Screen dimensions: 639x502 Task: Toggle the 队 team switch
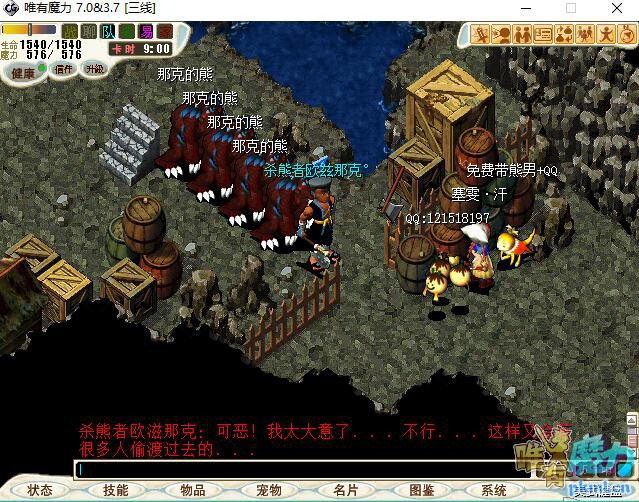pyautogui.click(x=108, y=32)
